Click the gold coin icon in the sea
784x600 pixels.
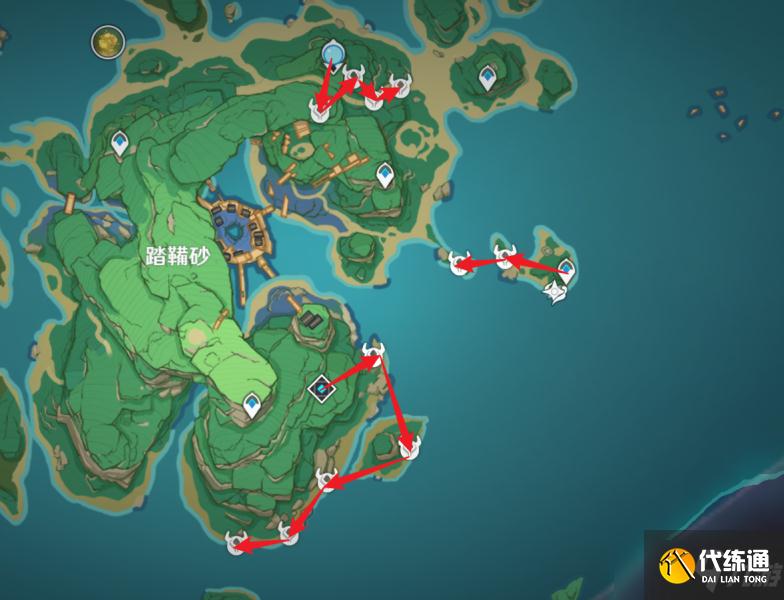click(x=105, y=42)
